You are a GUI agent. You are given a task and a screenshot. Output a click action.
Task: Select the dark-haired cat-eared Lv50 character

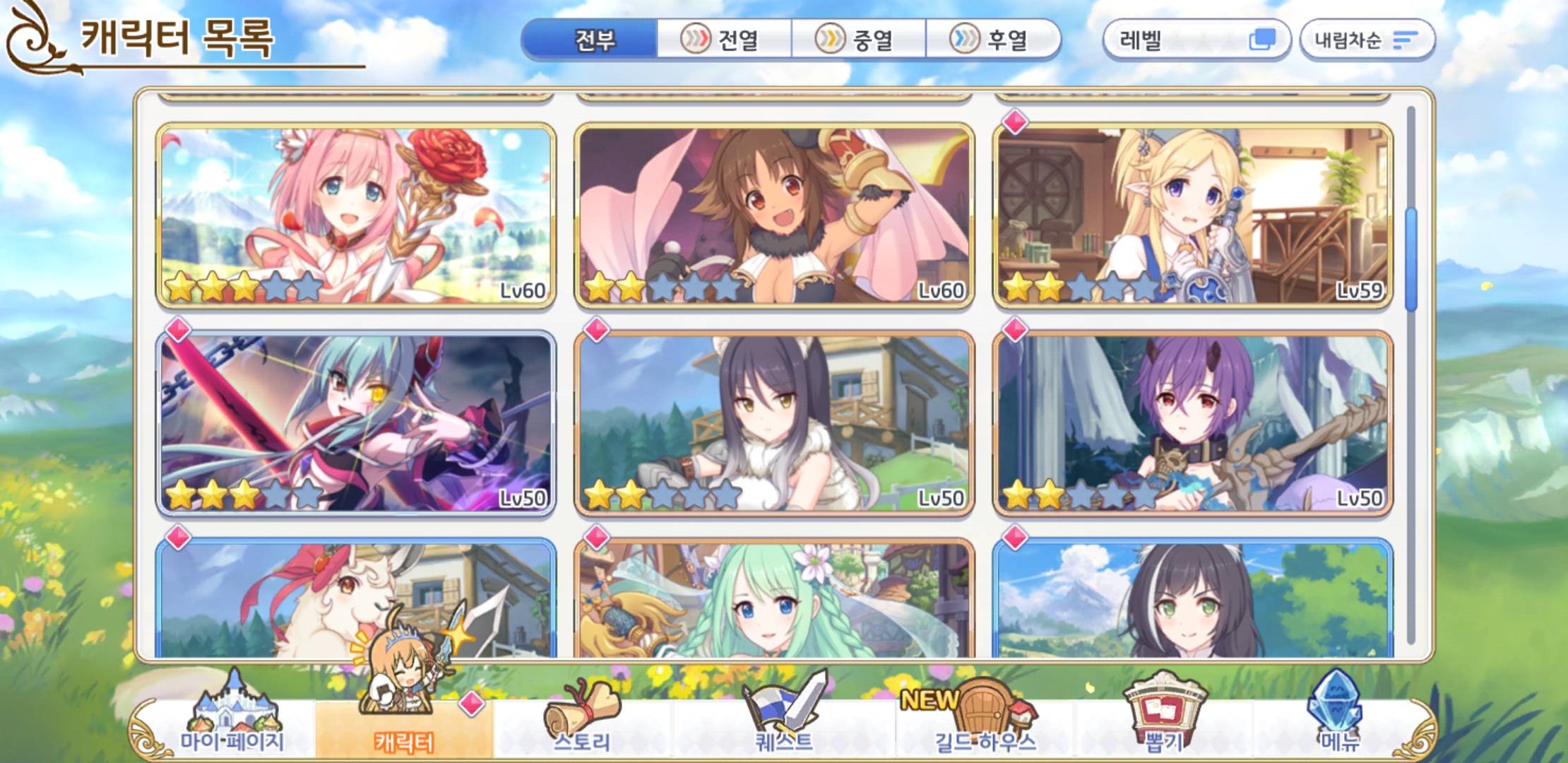click(x=774, y=423)
